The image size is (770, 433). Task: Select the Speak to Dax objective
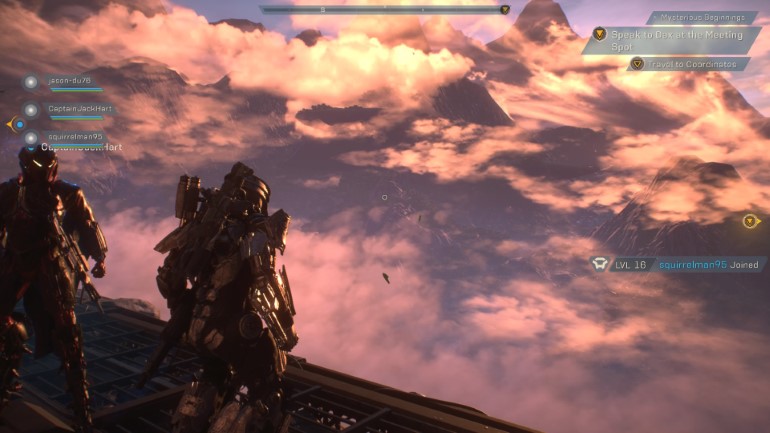pos(669,40)
